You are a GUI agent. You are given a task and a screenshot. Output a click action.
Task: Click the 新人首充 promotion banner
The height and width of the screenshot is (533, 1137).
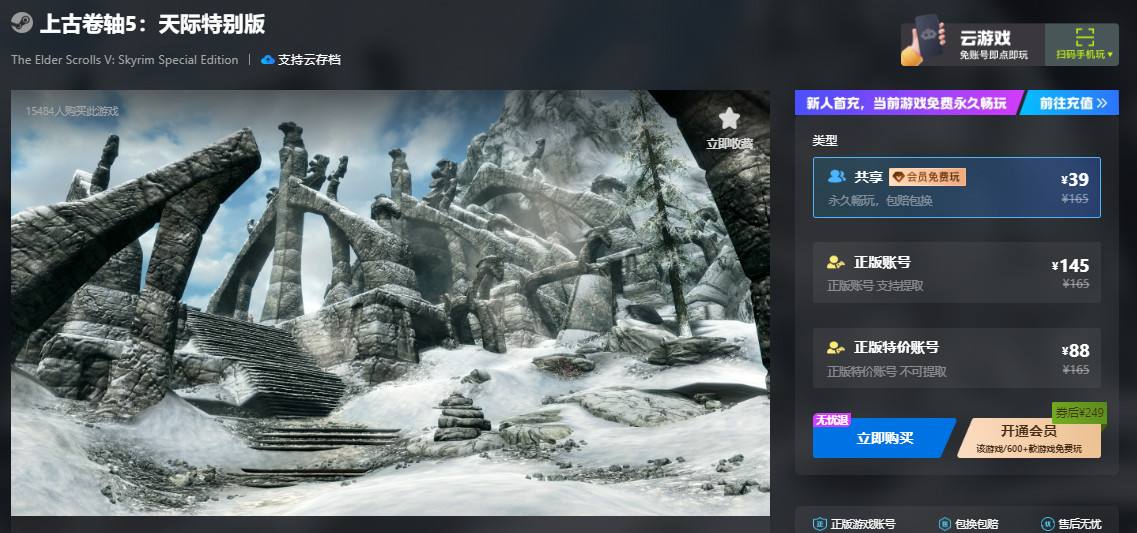coord(907,103)
